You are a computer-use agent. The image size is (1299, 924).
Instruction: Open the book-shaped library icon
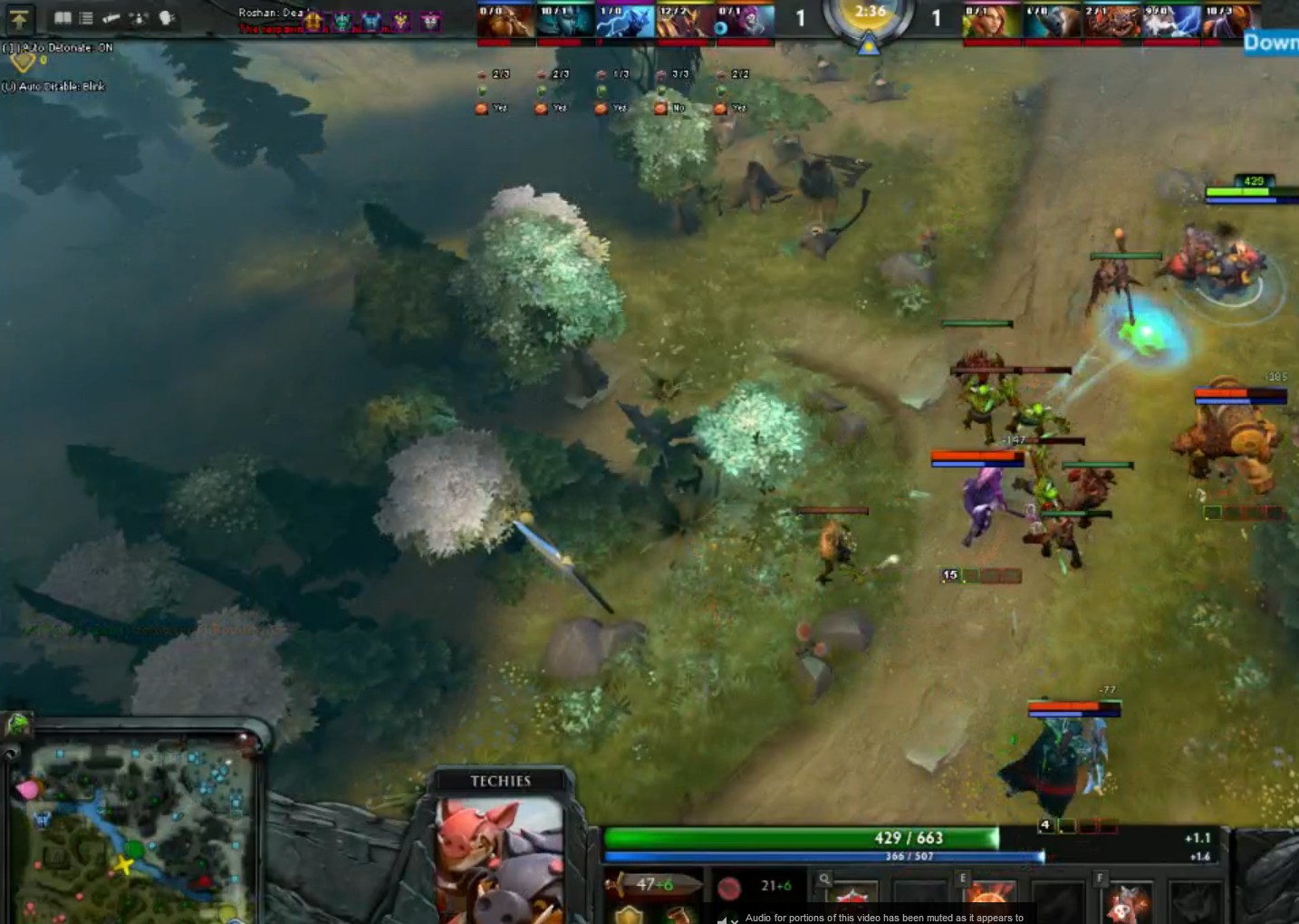[x=63, y=17]
